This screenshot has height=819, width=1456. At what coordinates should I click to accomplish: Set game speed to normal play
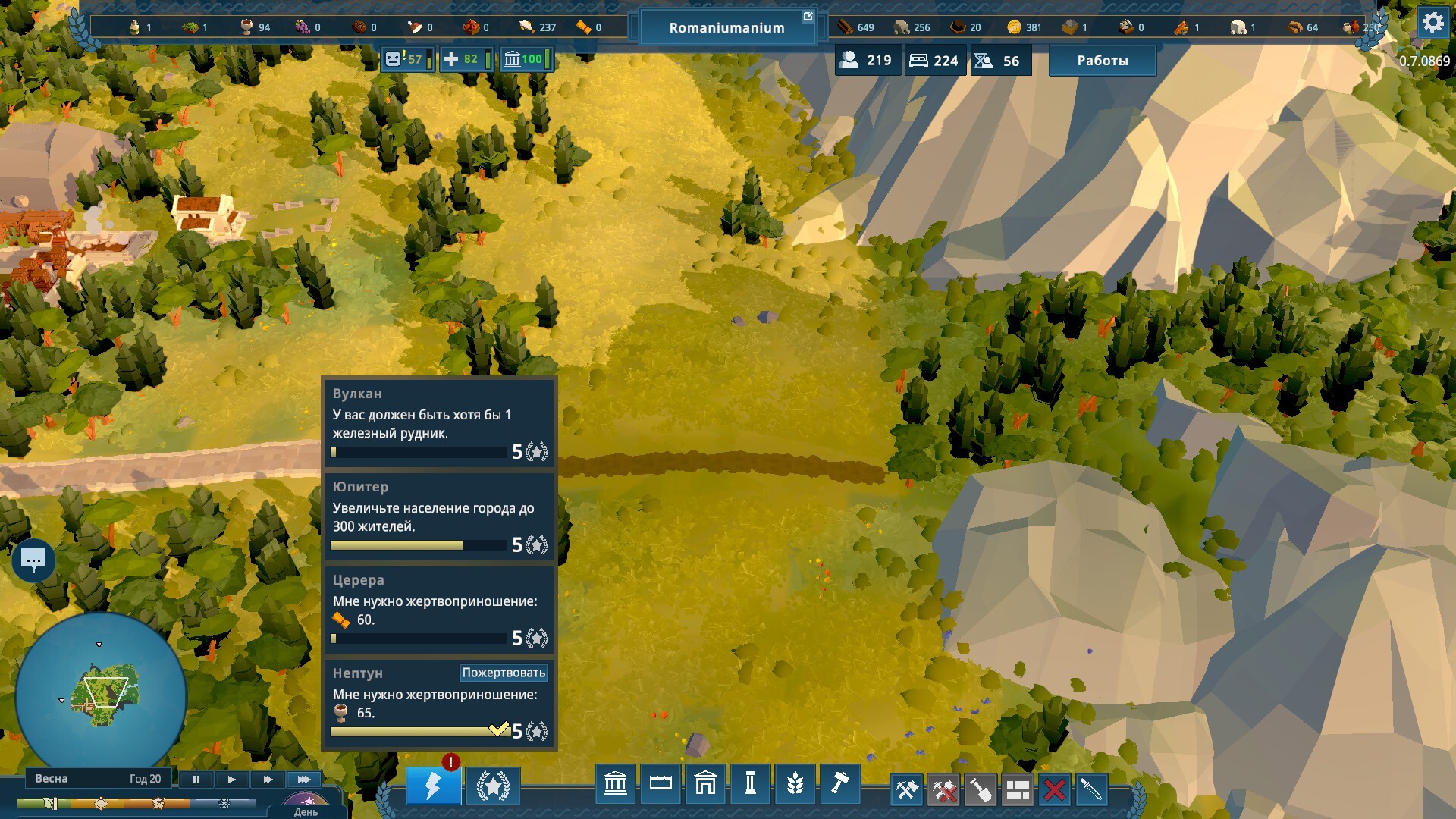click(232, 779)
